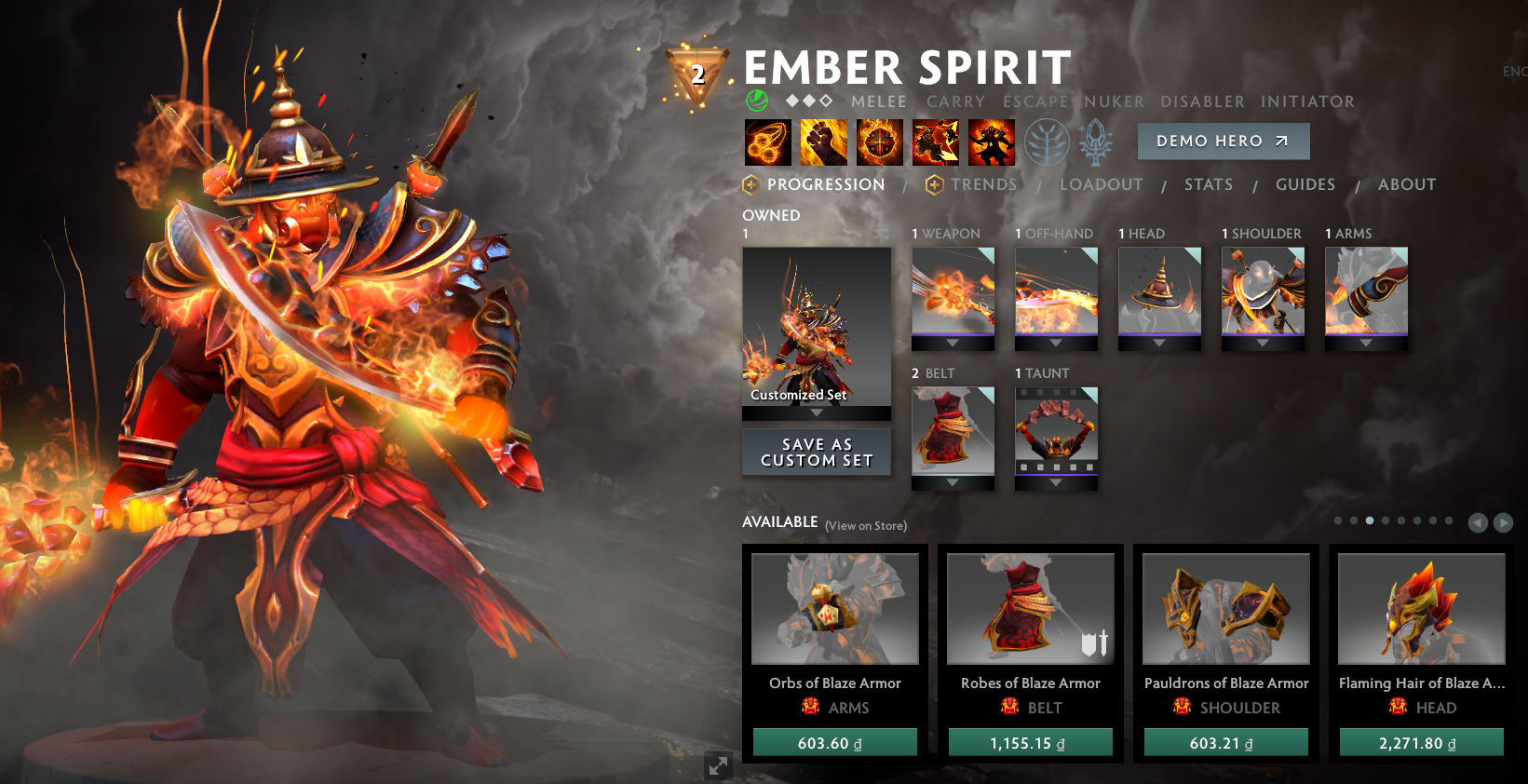Click the Demo Hero button
Image resolution: width=1528 pixels, height=784 pixels.
pos(1223,141)
